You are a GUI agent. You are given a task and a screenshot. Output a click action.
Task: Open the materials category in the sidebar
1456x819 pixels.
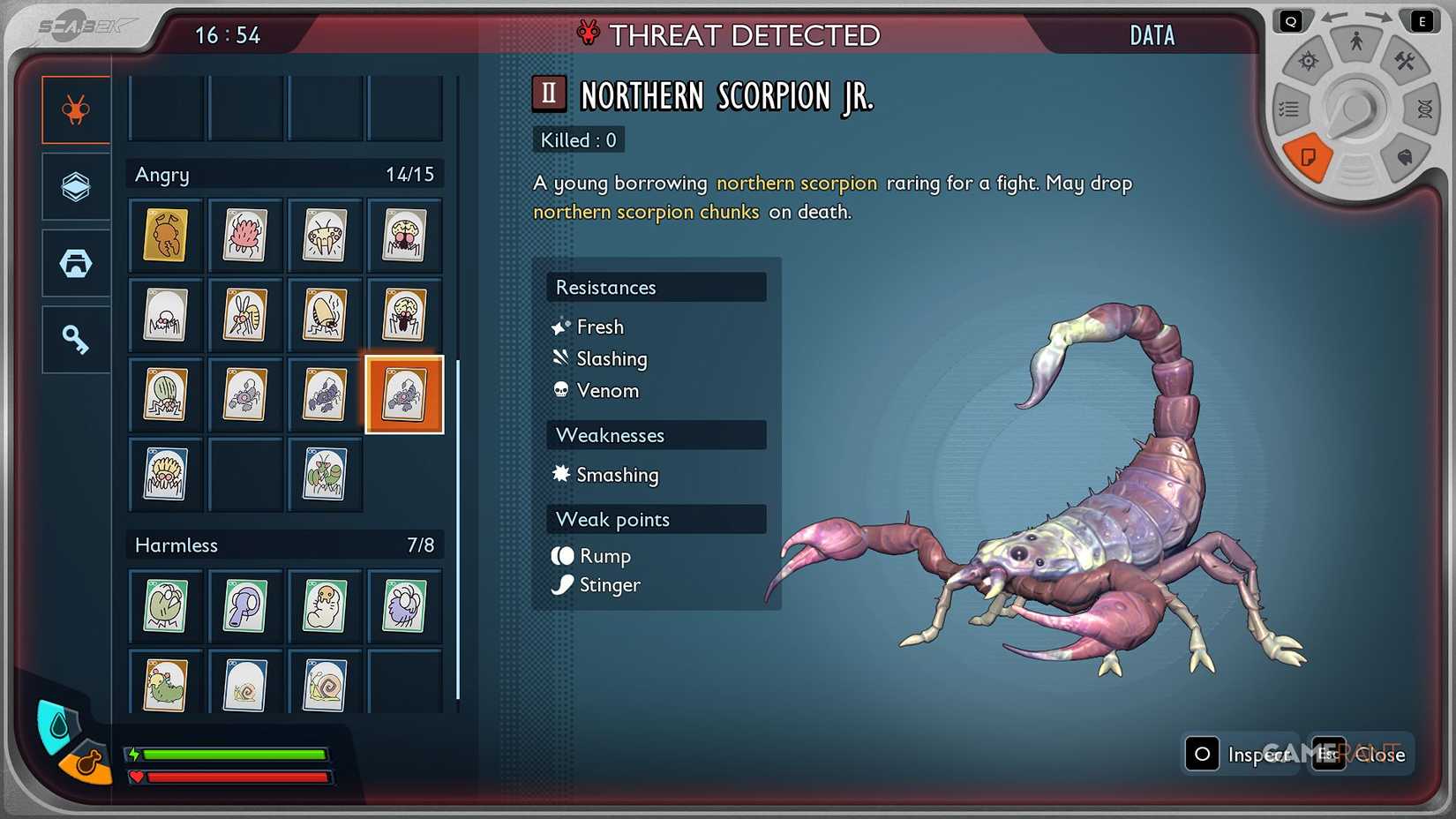[75, 185]
